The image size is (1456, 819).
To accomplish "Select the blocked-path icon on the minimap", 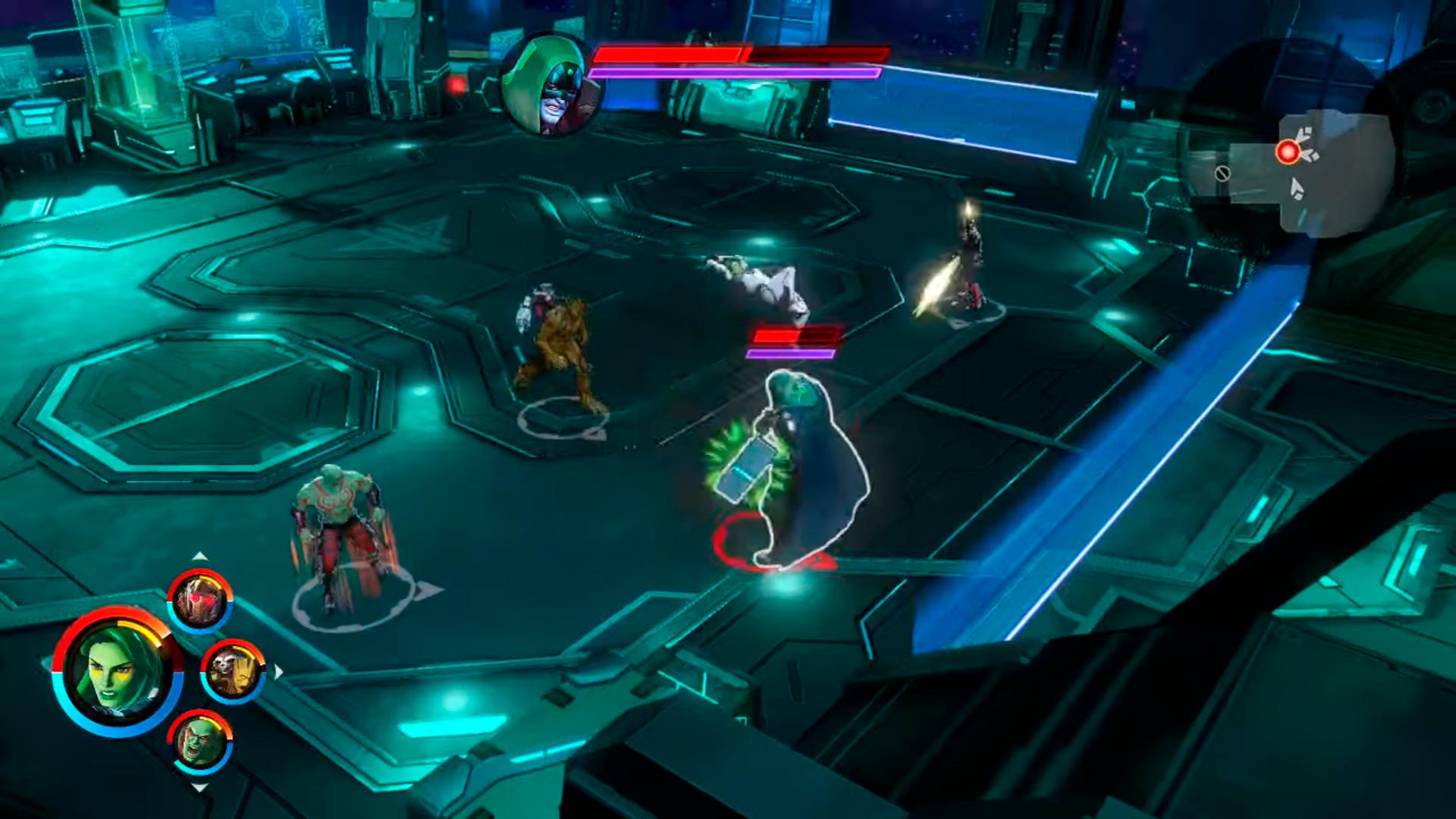I will click(1223, 174).
